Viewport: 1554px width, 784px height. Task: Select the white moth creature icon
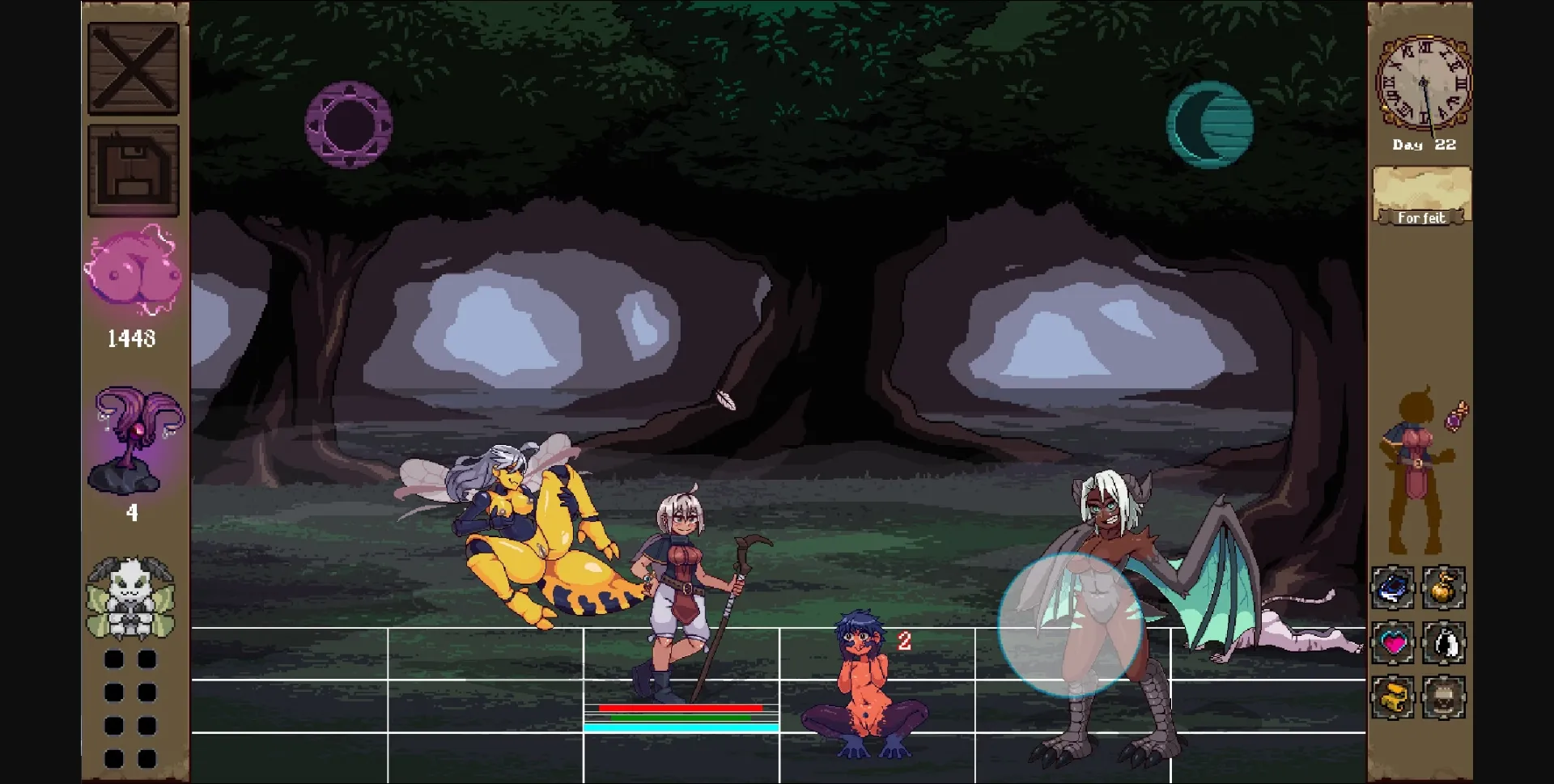click(x=133, y=595)
